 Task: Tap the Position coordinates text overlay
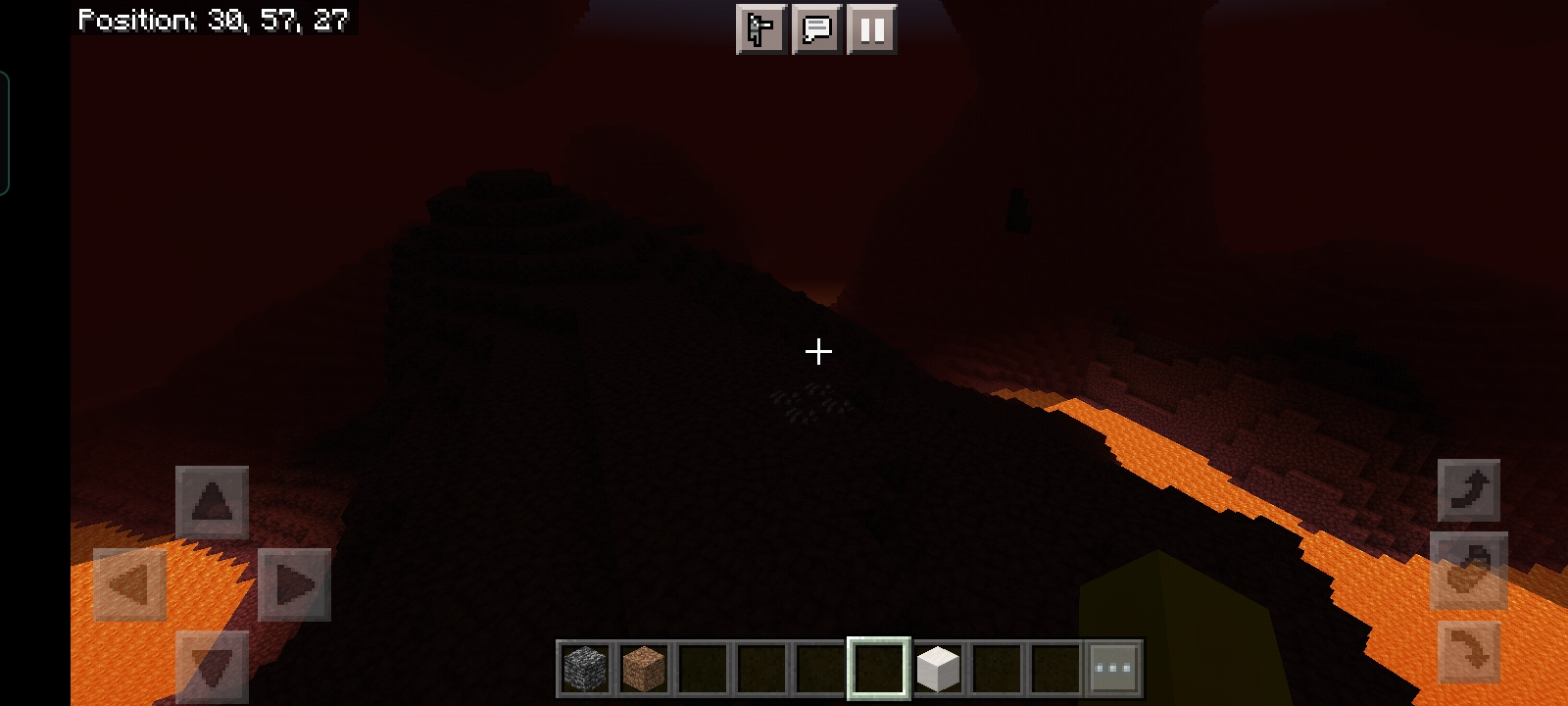pyautogui.click(x=214, y=18)
